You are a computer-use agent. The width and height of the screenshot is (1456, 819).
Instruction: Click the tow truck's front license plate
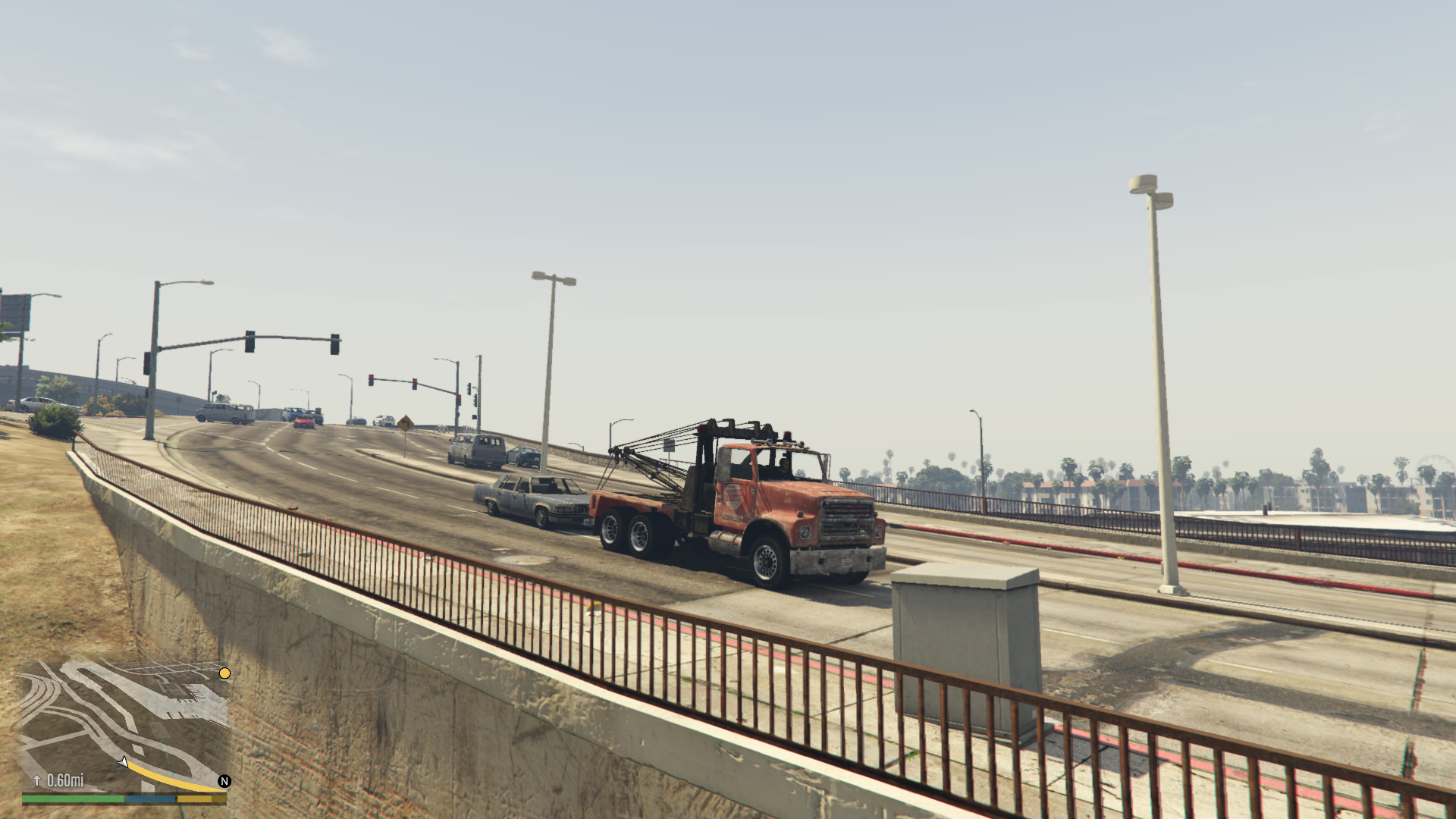click(x=848, y=562)
